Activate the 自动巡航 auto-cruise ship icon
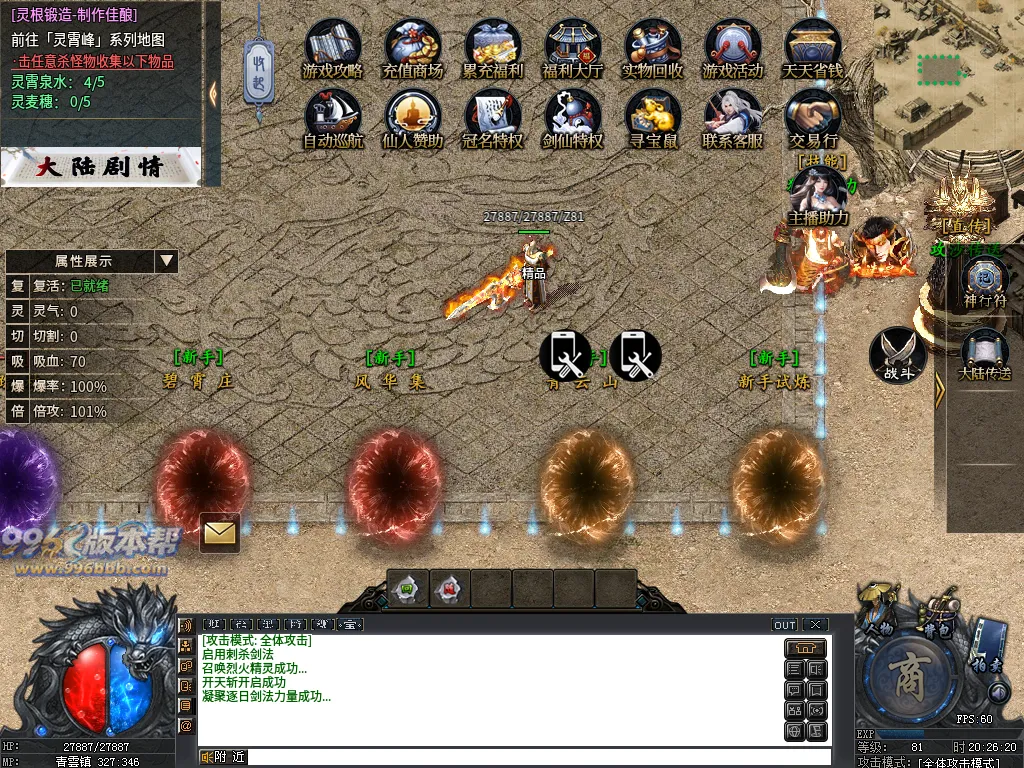The image size is (1024, 768). click(332, 116)
